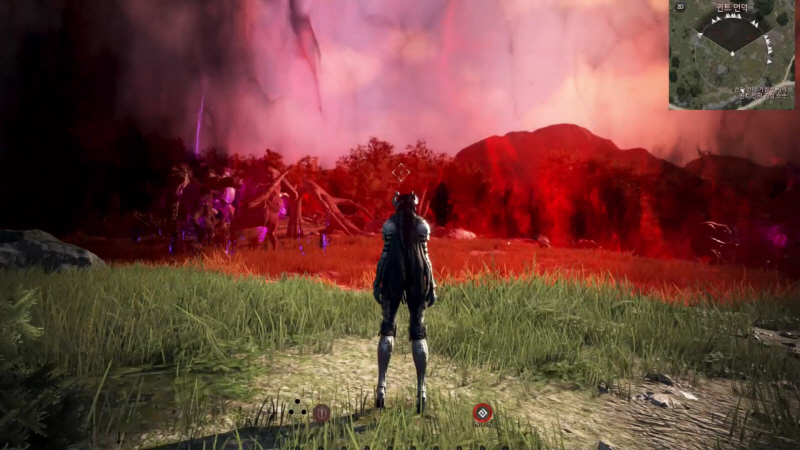The height and width of the screenshot is (450, 800).
Task: Toggle the 2D minimap view button
Action: click(x=680, y=7)
